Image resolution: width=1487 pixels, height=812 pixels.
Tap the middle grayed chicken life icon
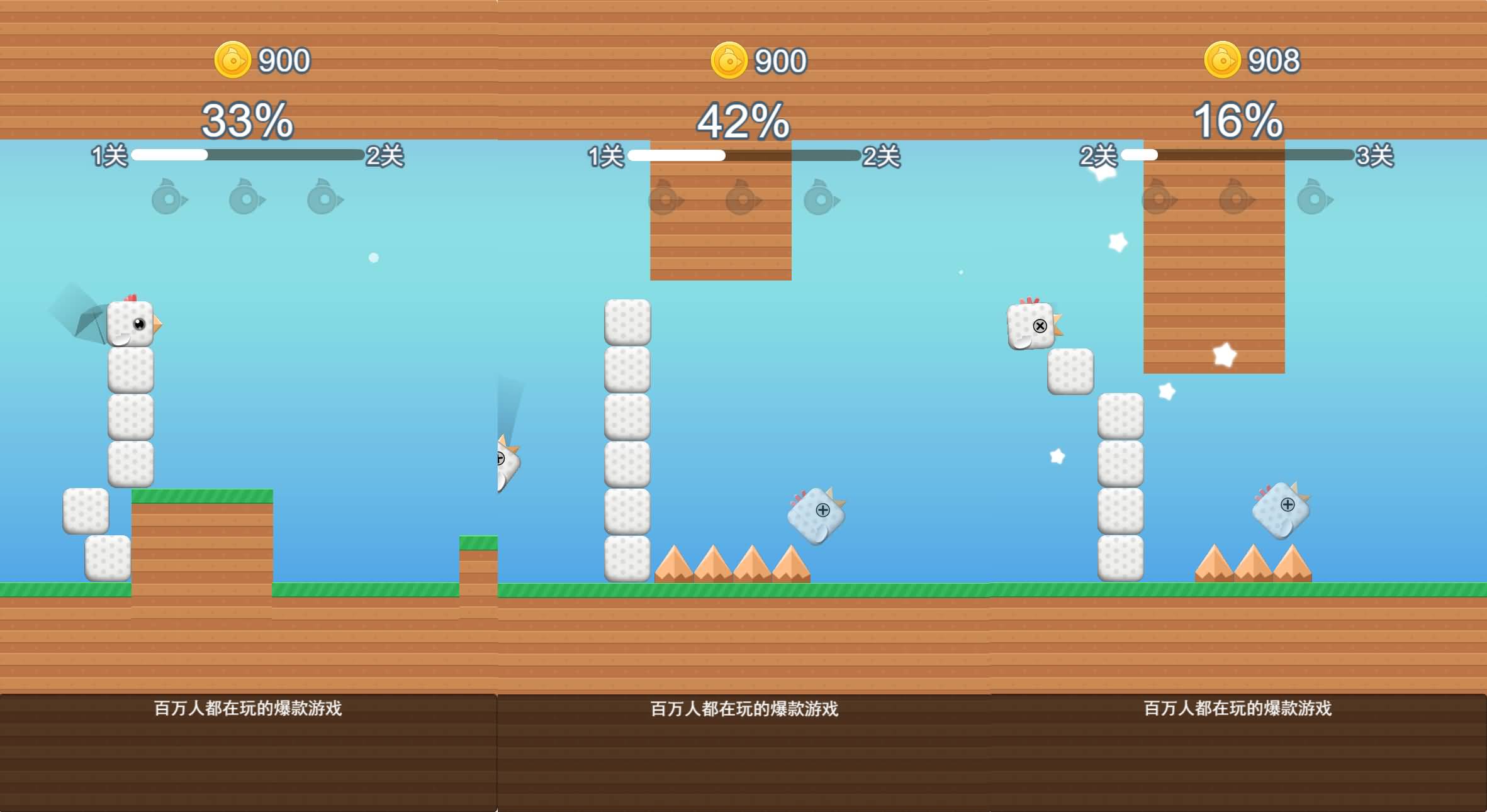[x=245, y=198]
